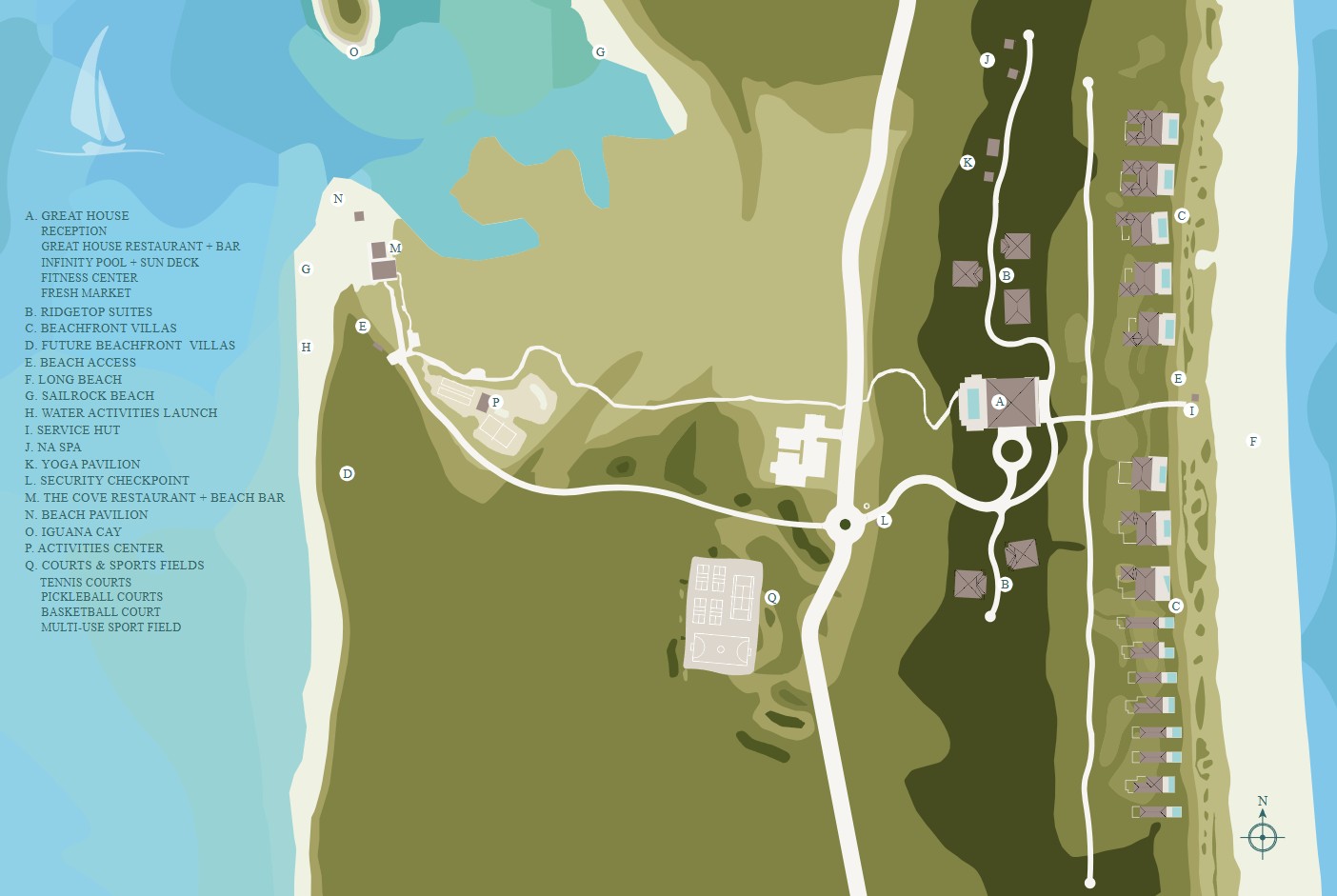Click map marker A on the Great House

click(1000, 402)
